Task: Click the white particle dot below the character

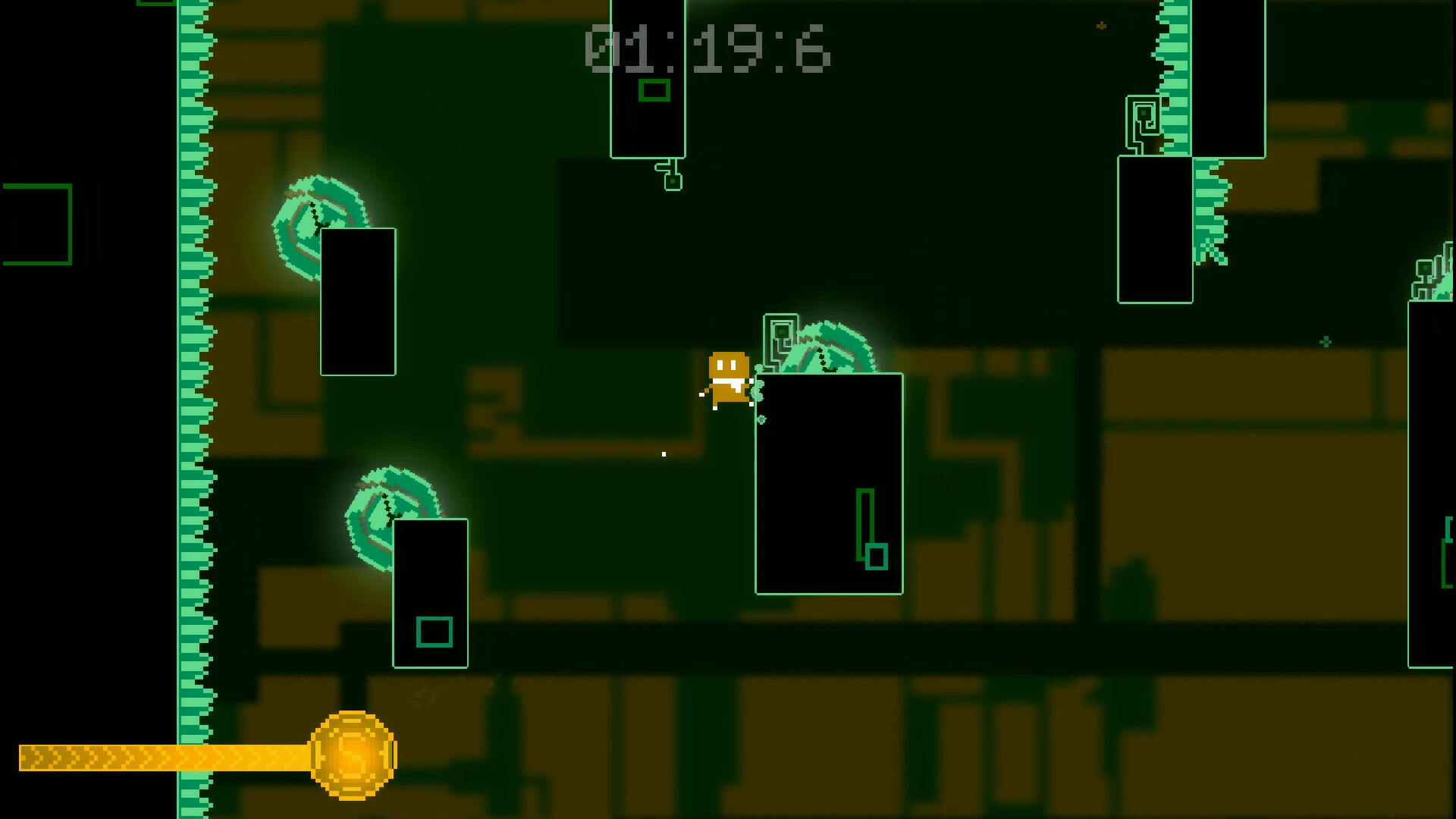Action: tap(664, 453)
